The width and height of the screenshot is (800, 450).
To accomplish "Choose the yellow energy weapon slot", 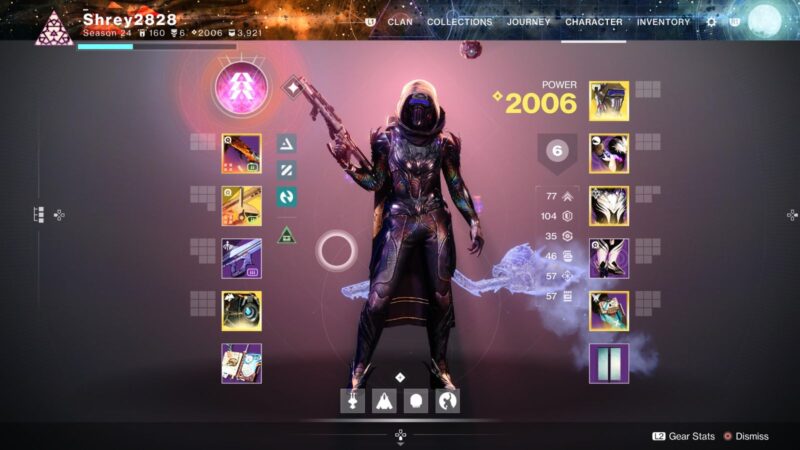I will click(241, 206).
